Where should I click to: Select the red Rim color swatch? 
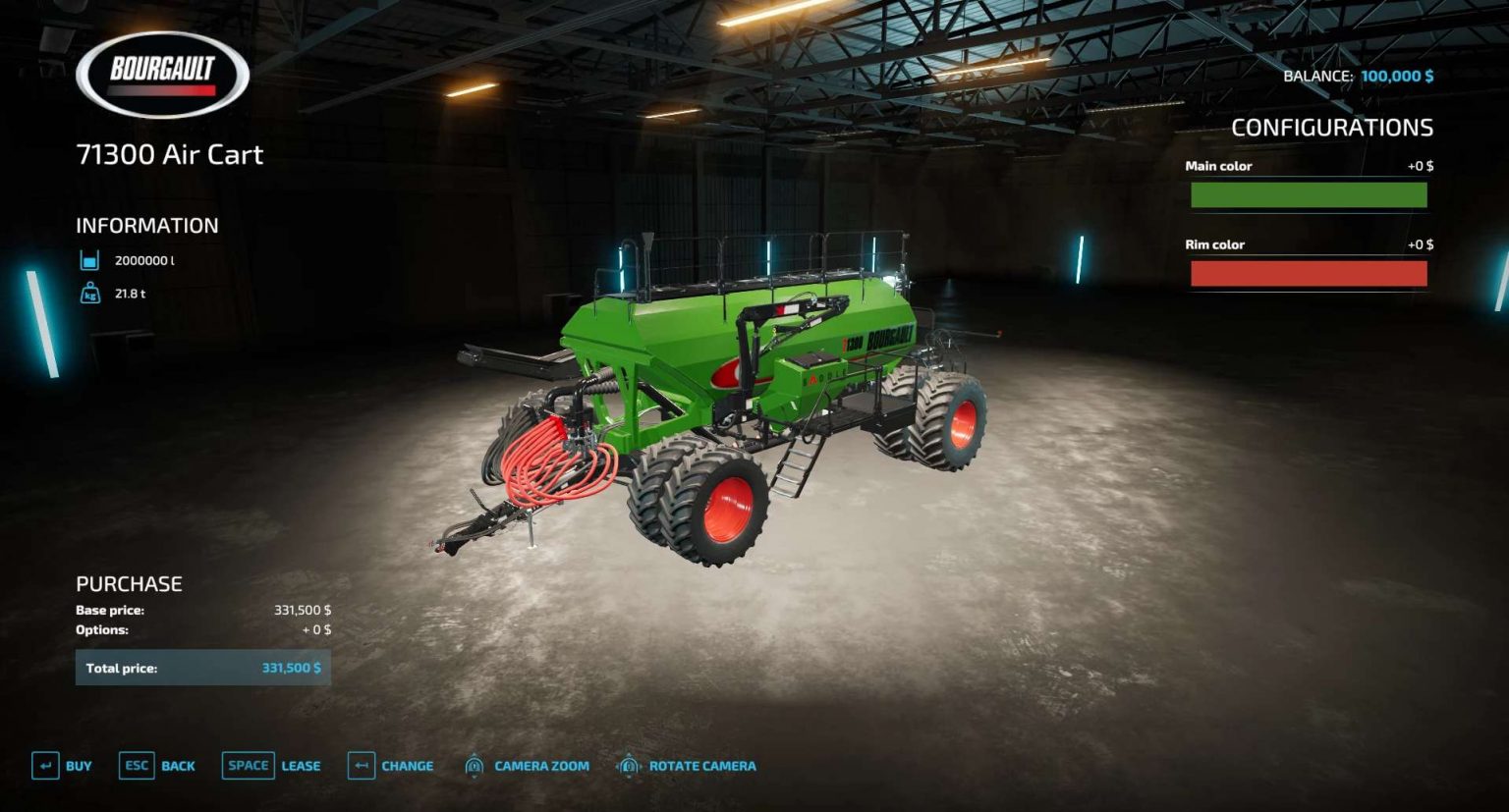pyautogui.click(x=1309, y=273)
